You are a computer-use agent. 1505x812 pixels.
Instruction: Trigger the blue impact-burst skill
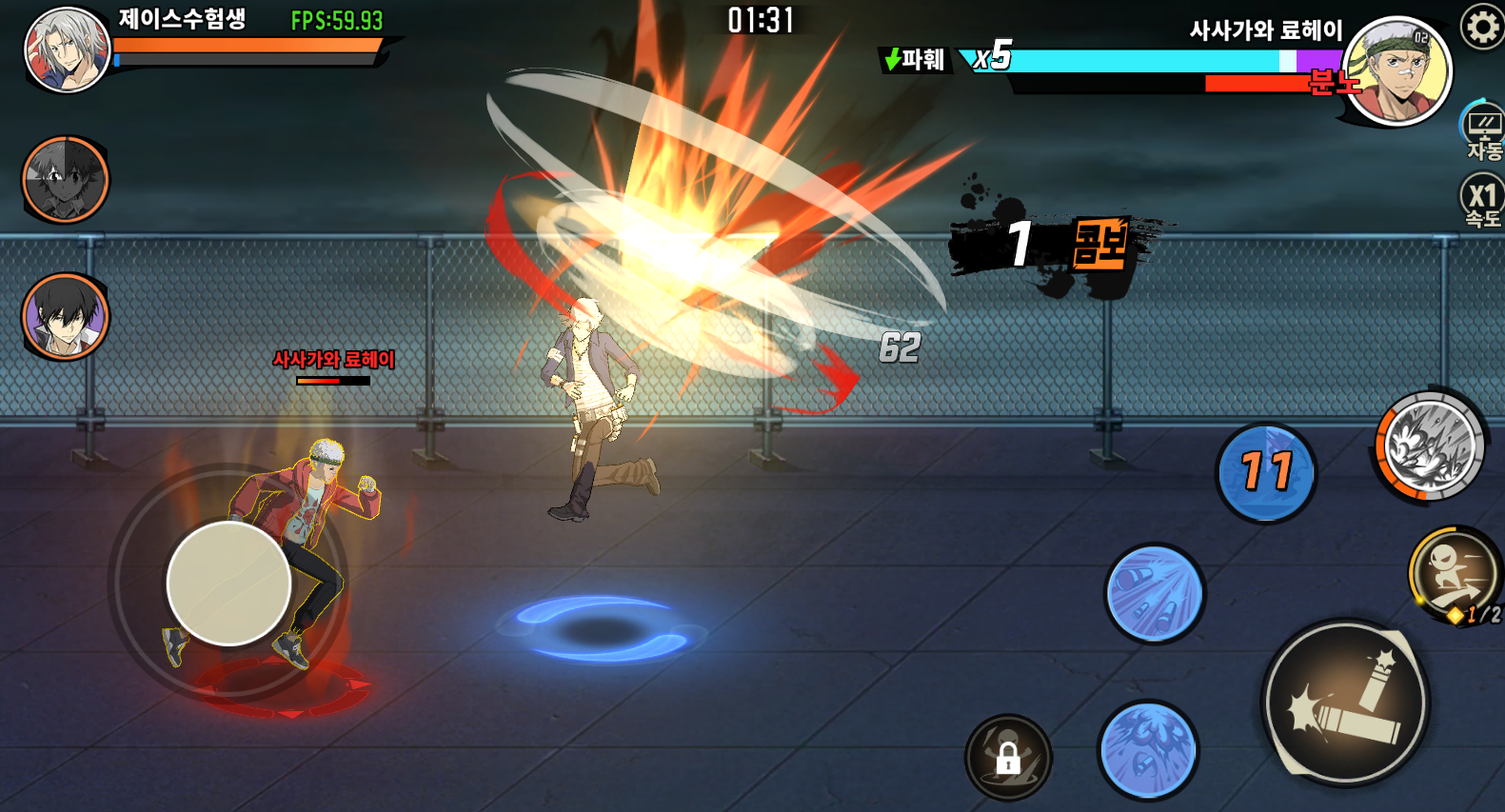(1147, 749)
